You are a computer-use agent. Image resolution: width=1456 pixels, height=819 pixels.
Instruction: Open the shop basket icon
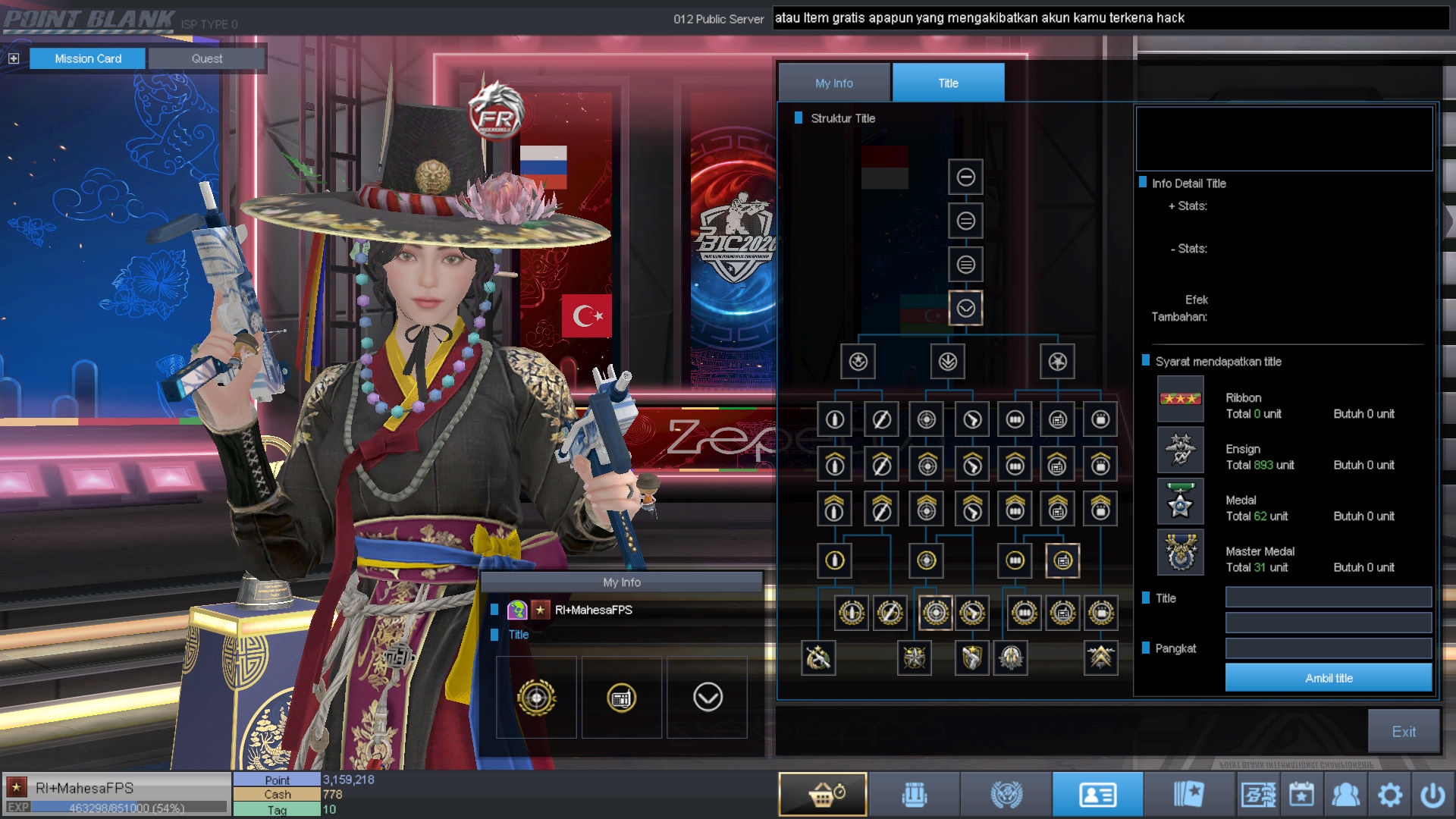coord(823,795)
